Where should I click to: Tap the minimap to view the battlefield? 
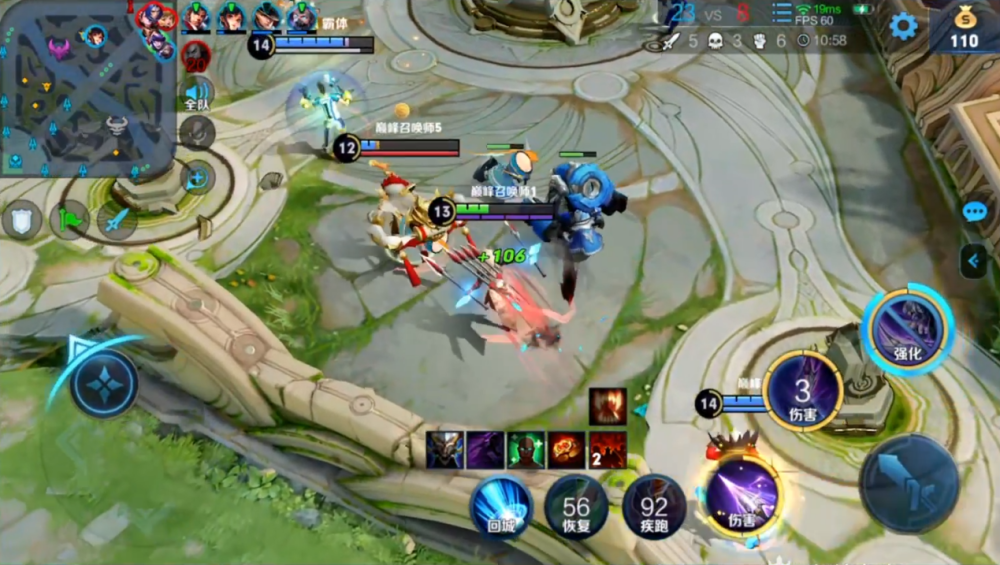coord(88,90)
